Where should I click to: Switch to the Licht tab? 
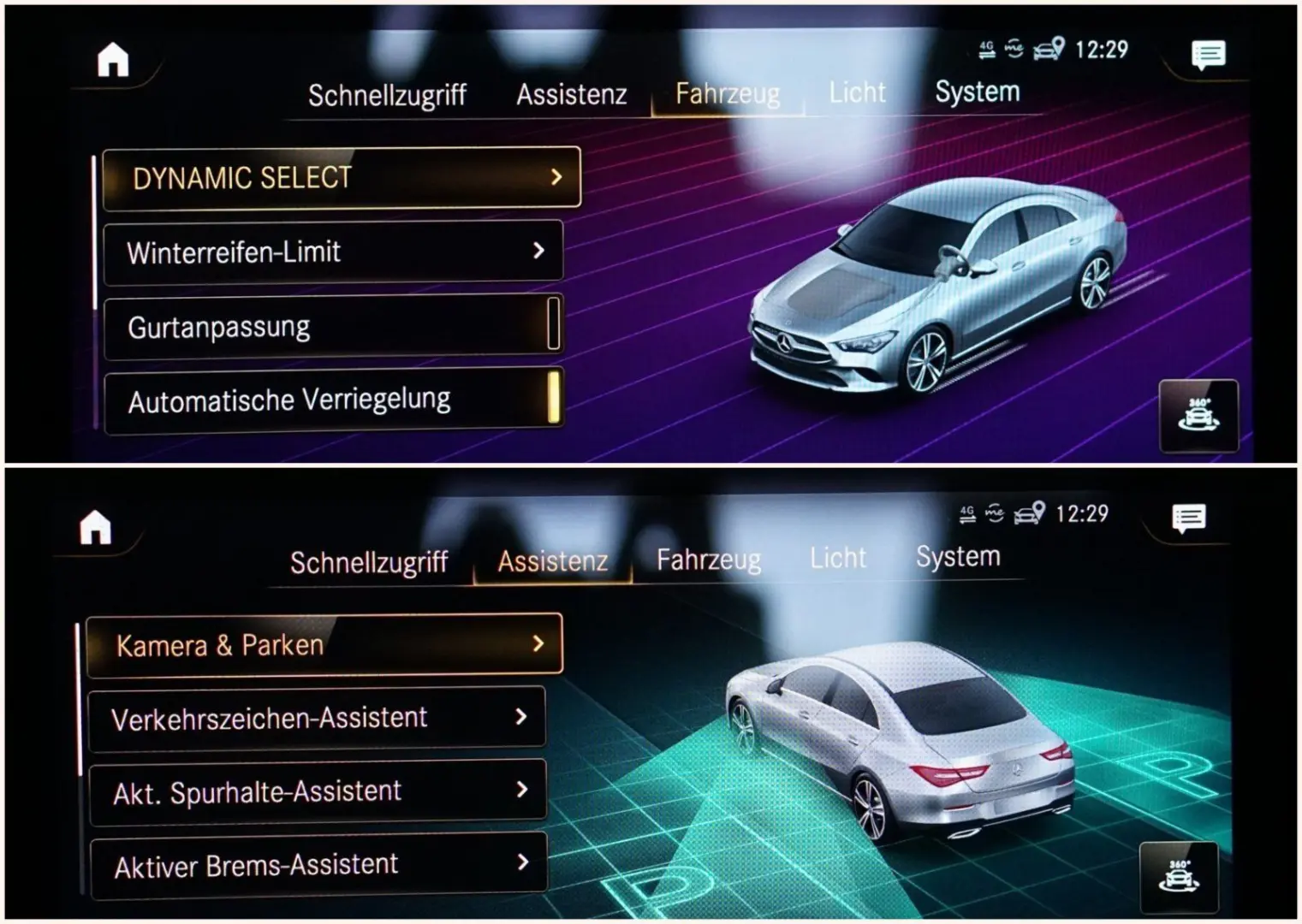(857, 92)
